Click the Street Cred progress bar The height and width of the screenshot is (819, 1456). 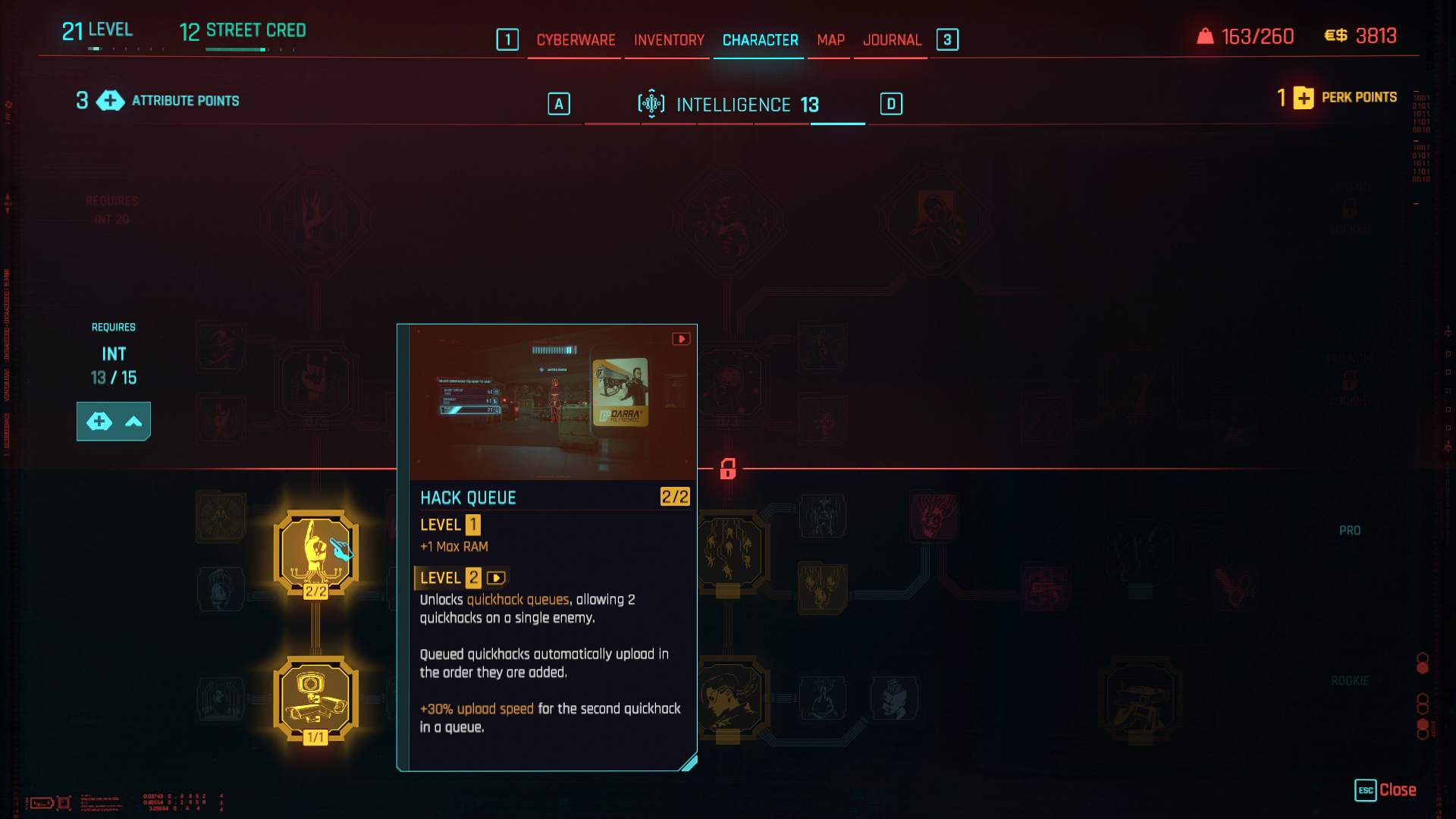(235, 50)
